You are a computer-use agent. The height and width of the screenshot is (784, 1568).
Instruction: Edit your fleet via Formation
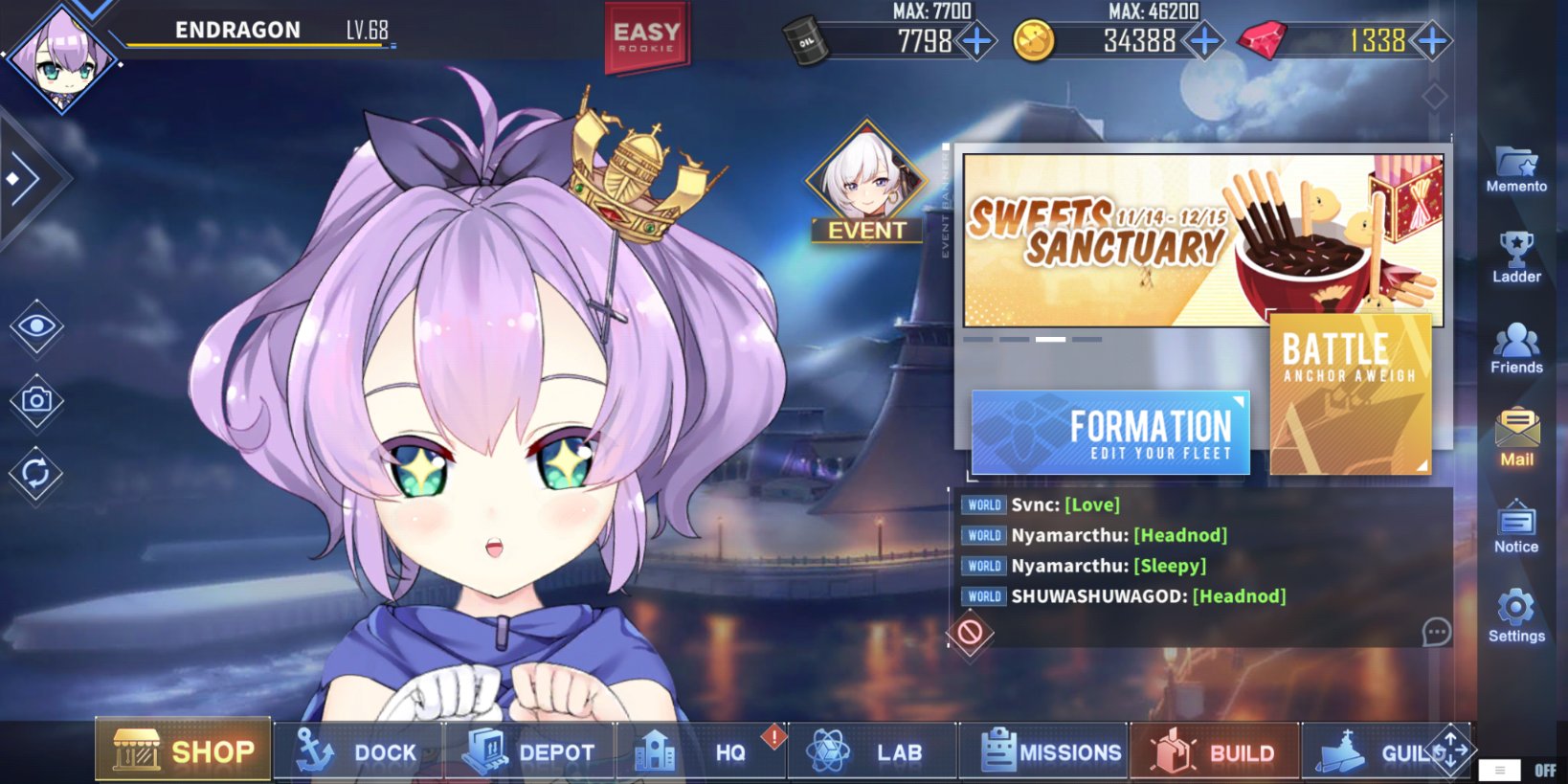tap(1110, 432)
